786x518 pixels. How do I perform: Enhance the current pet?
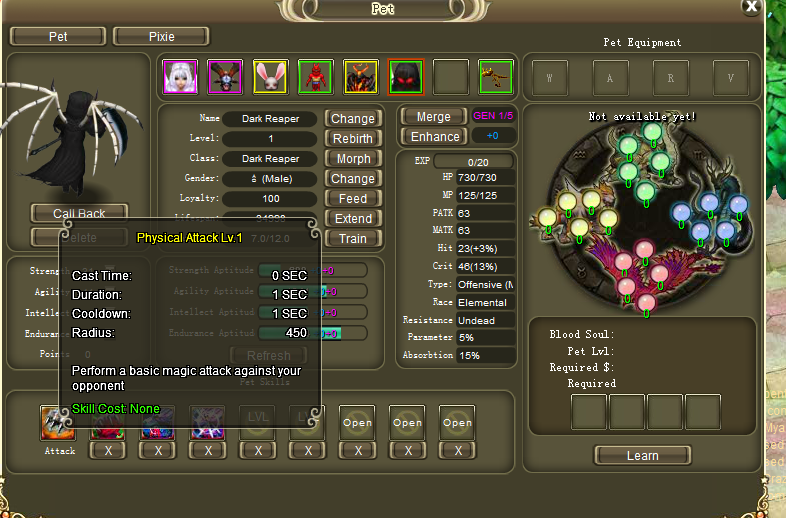click(433, 136)
